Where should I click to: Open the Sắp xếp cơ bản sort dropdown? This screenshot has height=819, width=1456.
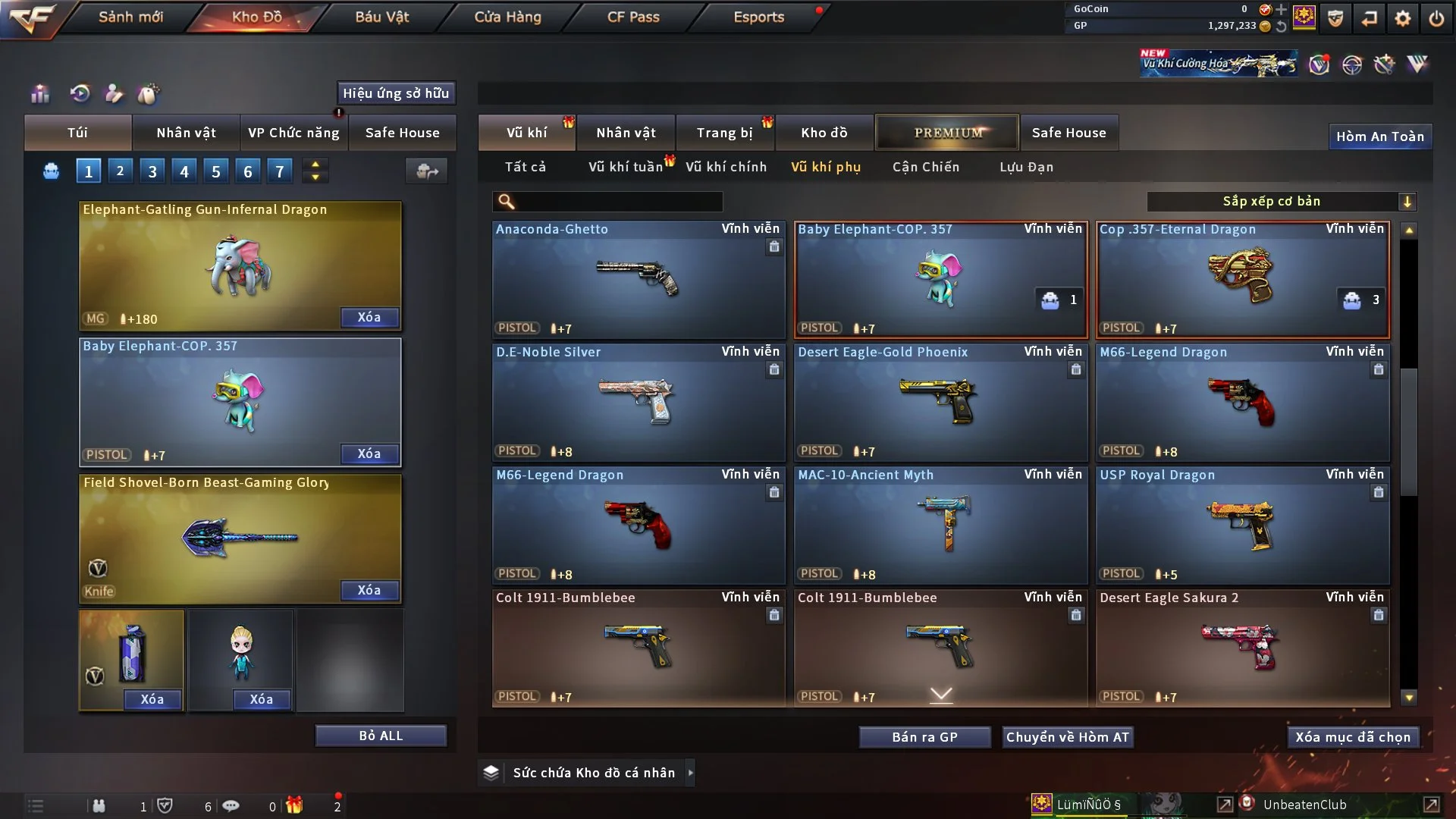(1281, 202)
